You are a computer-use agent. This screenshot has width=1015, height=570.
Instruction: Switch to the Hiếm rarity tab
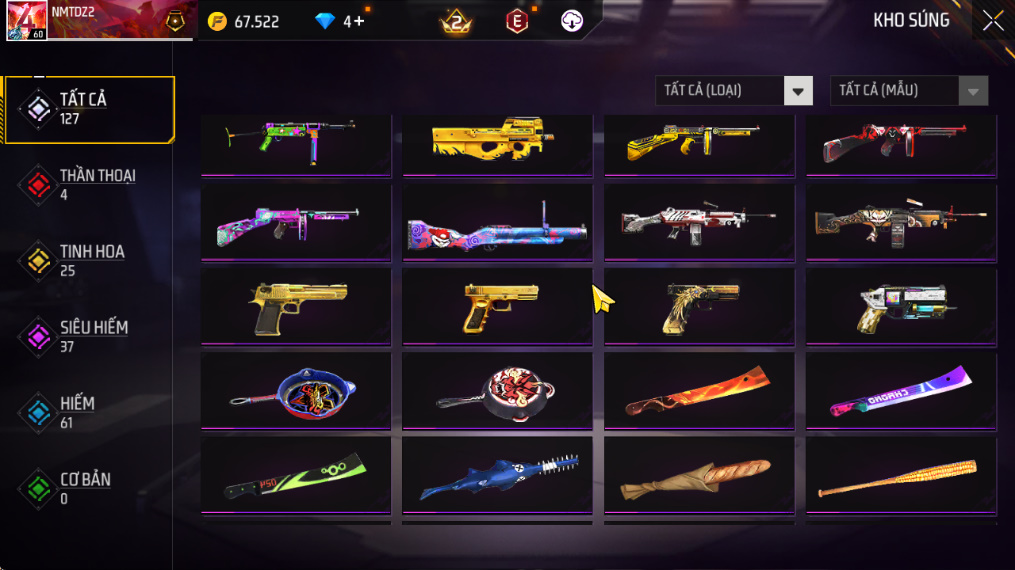(x=89, y=412)
